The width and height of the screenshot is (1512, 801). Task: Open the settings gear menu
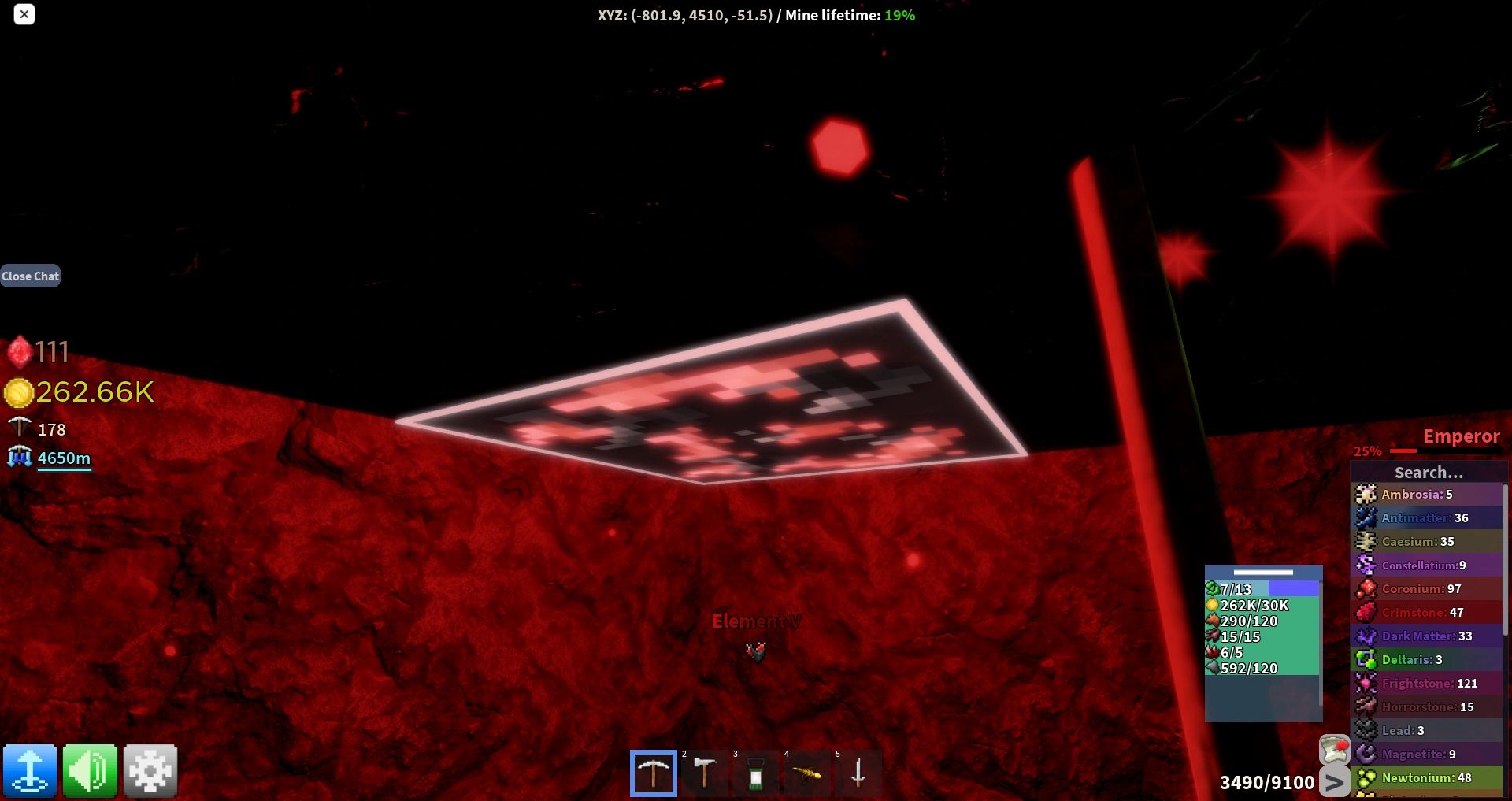[150, 770]
